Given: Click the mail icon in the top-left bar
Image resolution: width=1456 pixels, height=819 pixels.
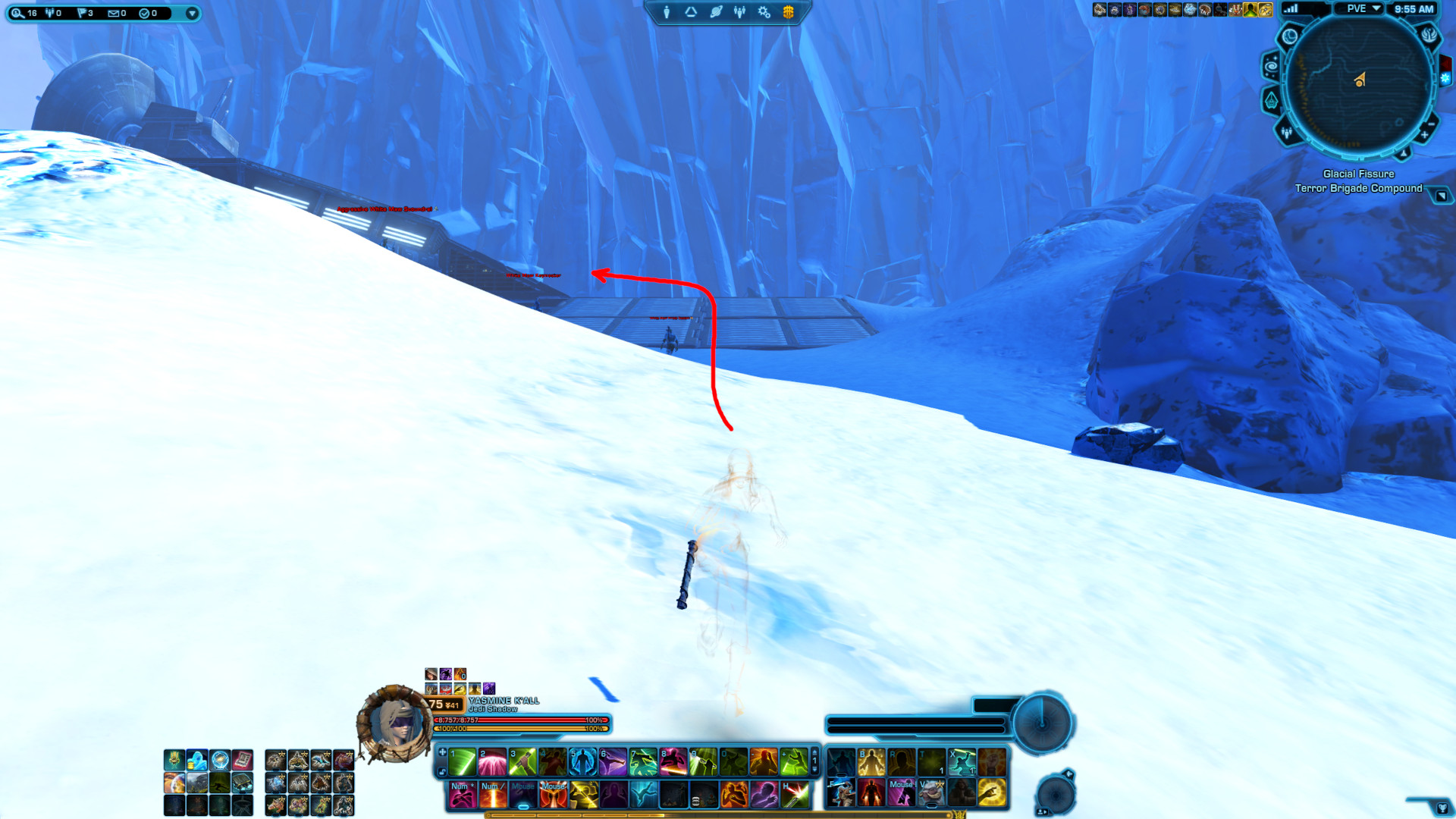Looking at the screenshot, I should tap(114, 14).
